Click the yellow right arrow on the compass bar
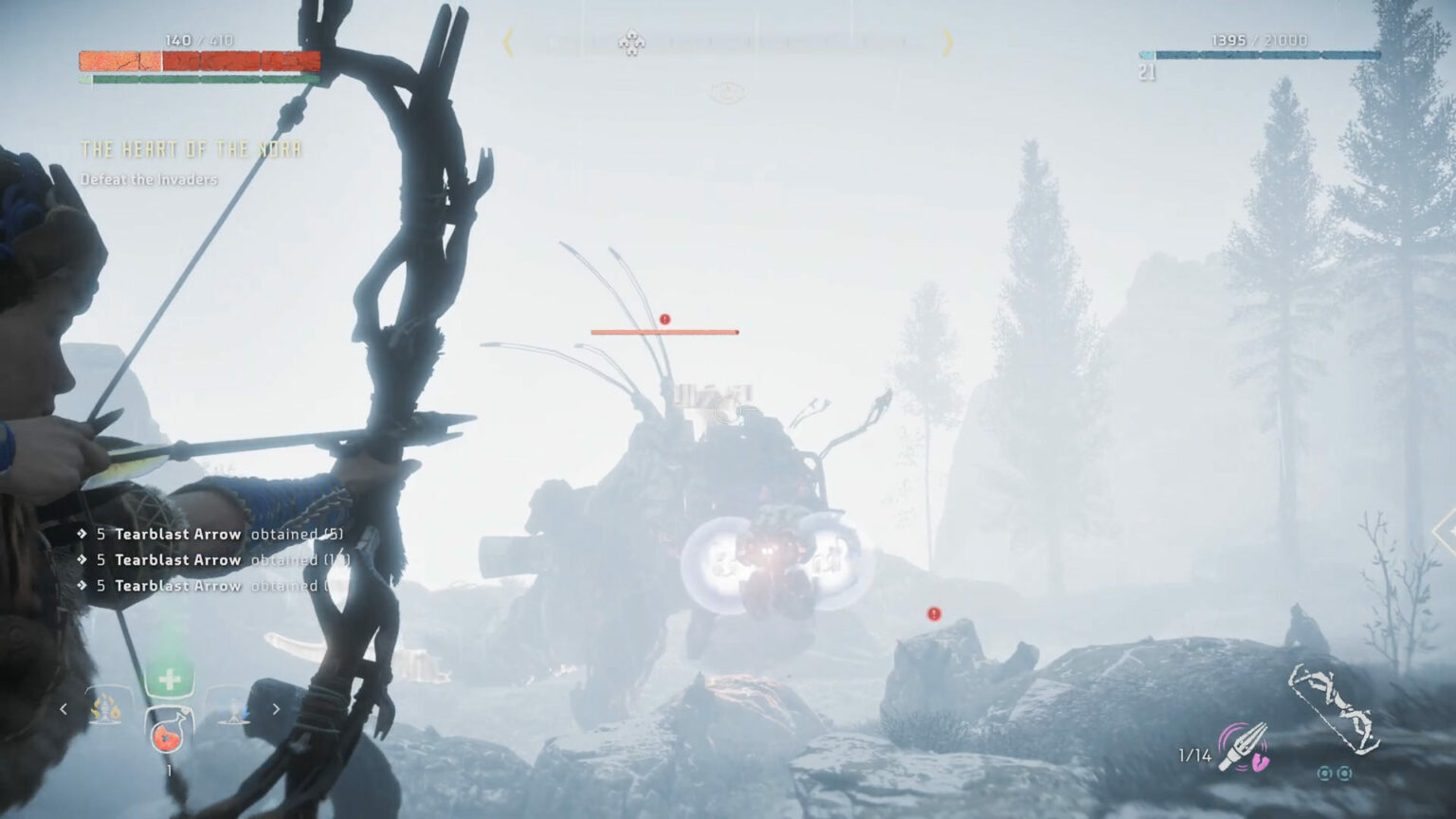The image size is (1456, 819). point(945,43)
